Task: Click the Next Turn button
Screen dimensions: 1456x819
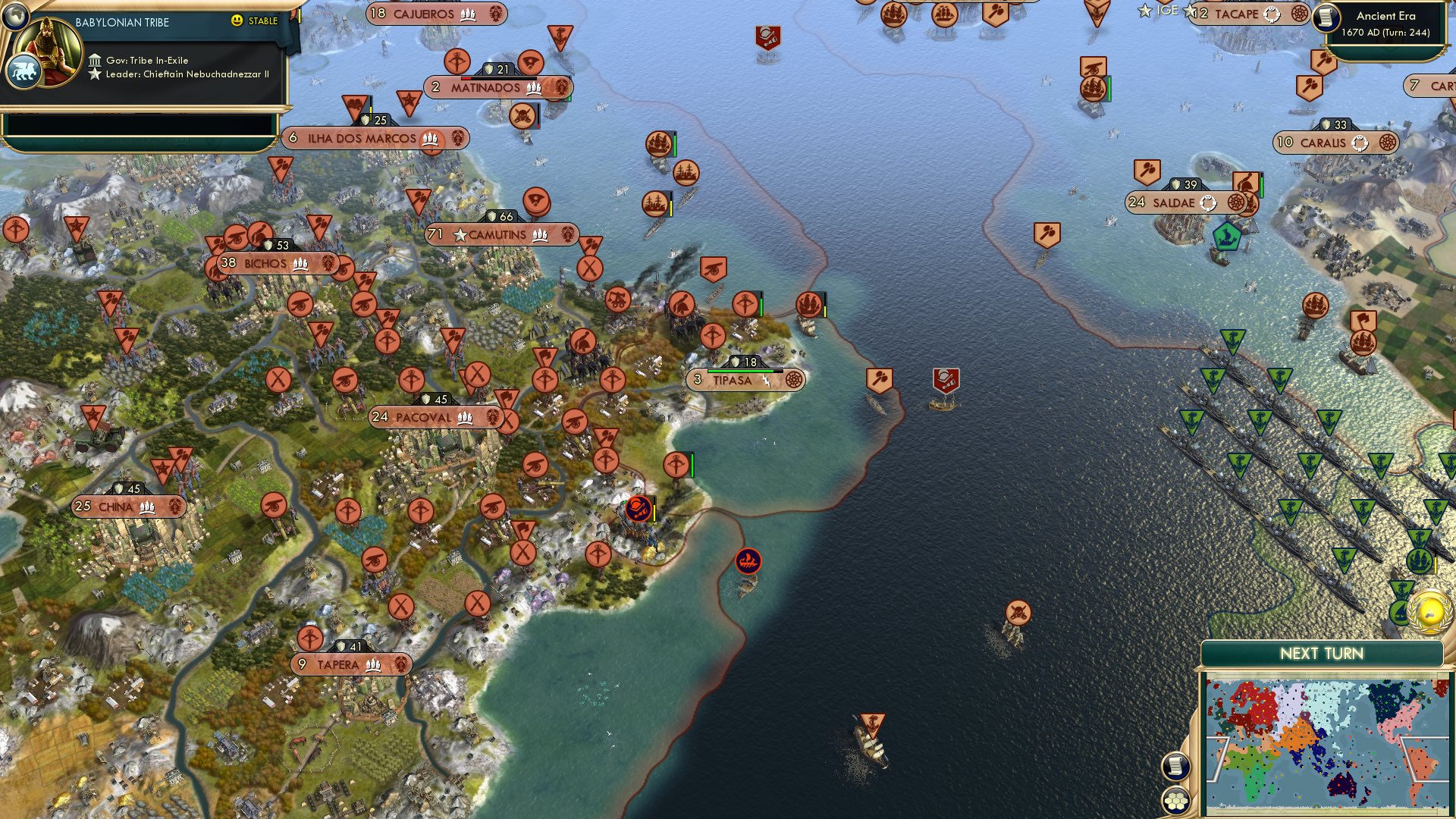Action: pos(1323,651)
